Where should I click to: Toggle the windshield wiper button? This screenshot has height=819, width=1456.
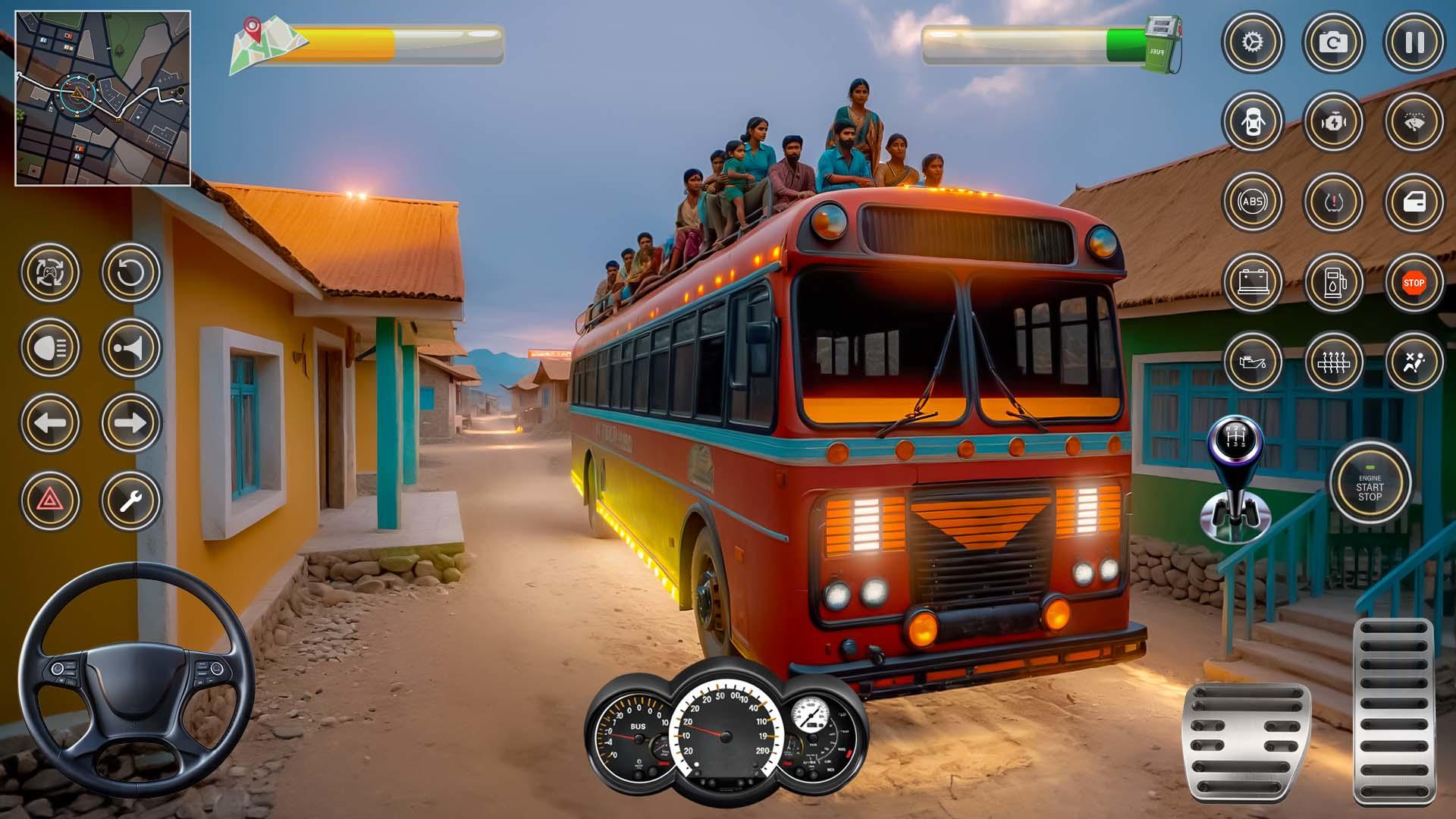point(1414,121)
